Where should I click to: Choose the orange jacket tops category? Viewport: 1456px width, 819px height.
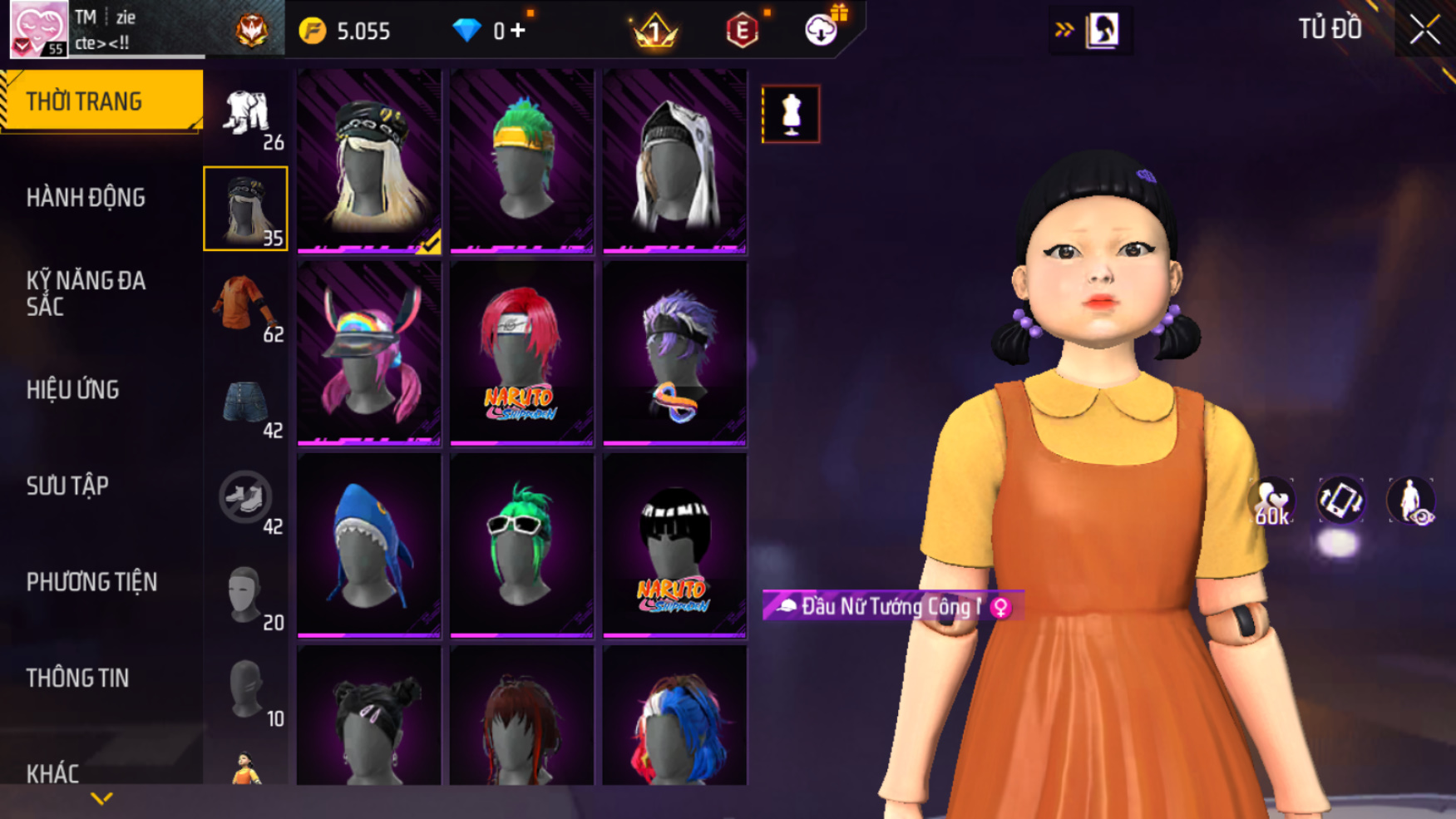245,305
